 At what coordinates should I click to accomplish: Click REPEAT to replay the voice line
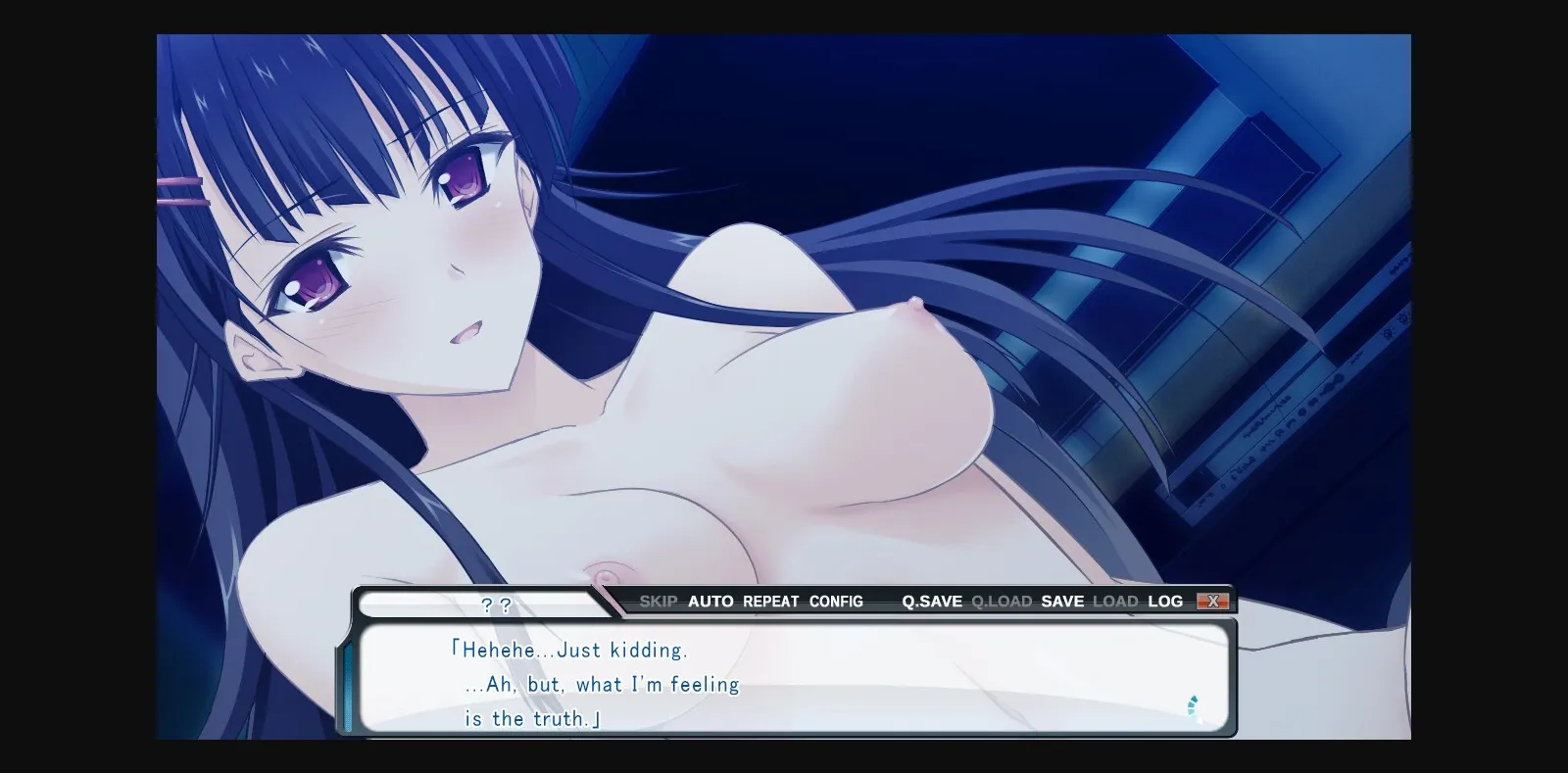pyautogui.click(x=770, y=601)
